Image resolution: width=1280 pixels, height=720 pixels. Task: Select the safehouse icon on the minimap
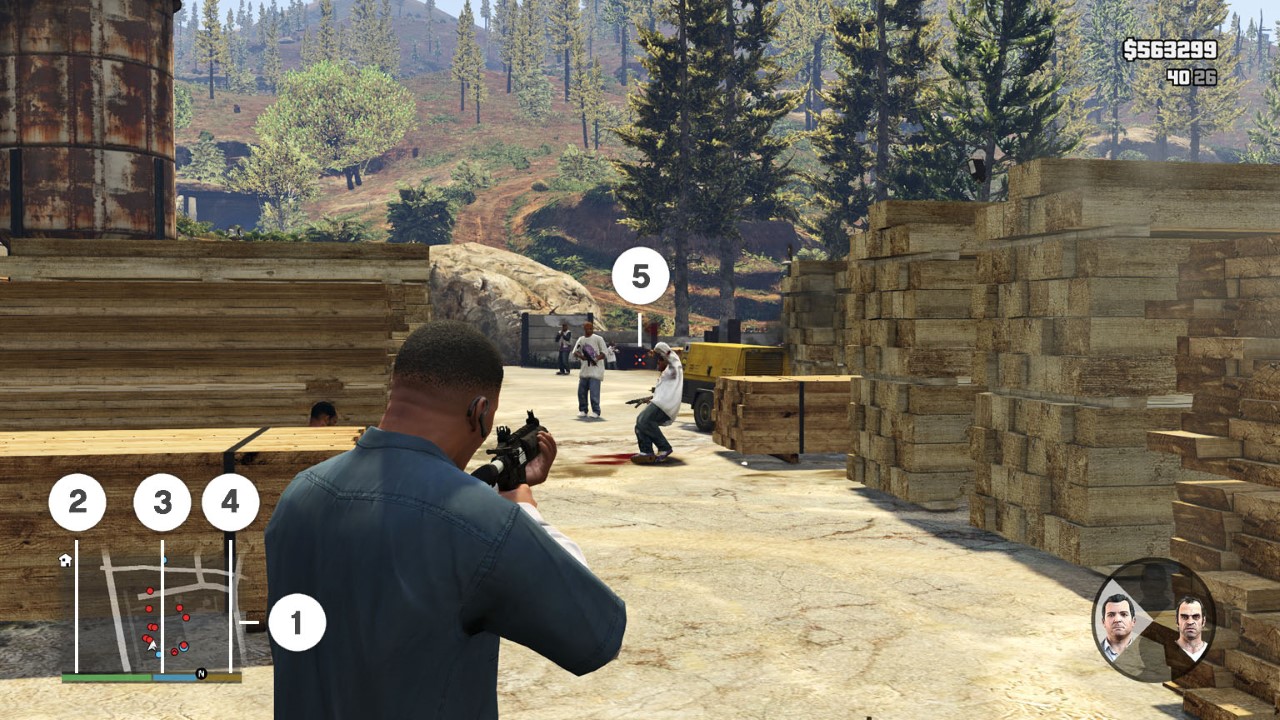pyautogui.click(x=65, y=562)
